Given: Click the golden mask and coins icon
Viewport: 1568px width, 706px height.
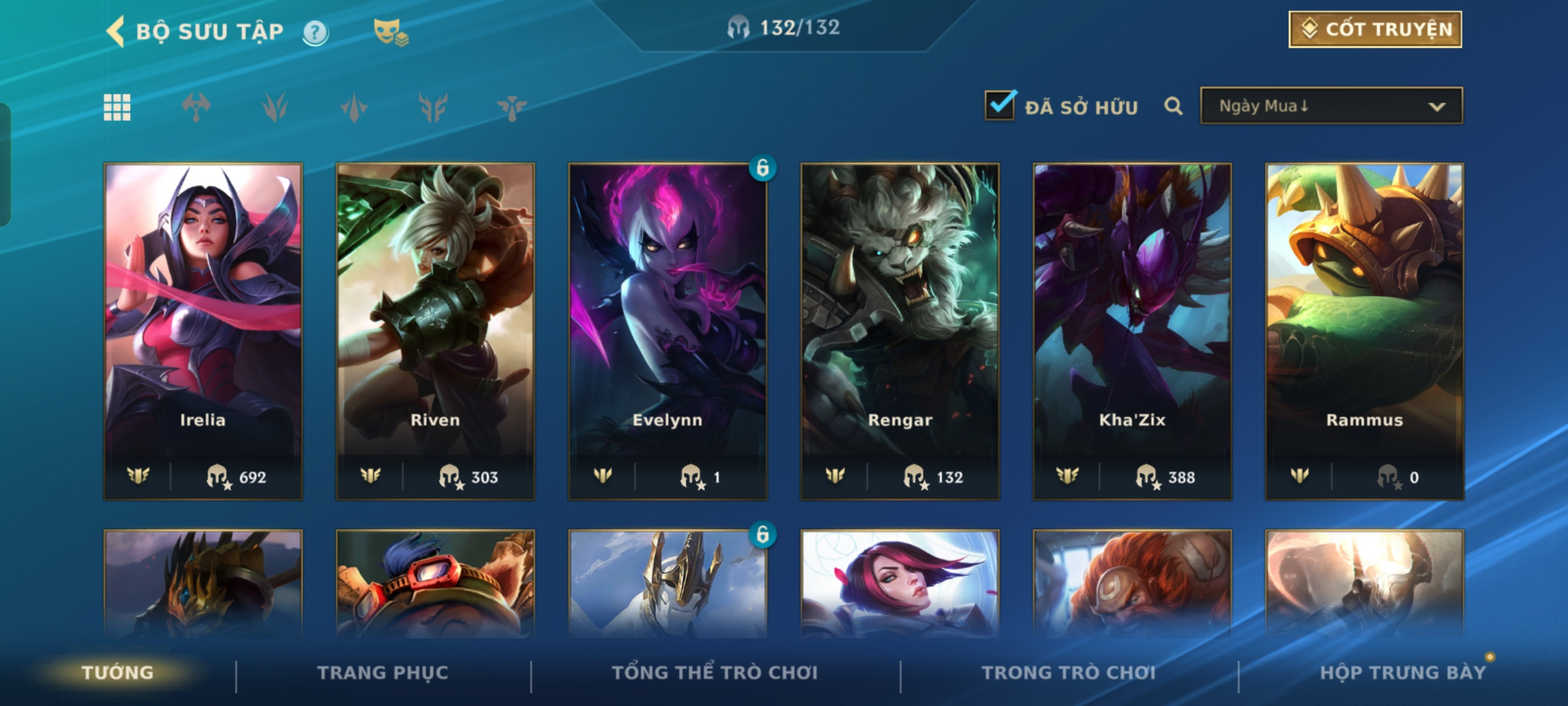Looking at the screenshot, I should pos(390,32).
